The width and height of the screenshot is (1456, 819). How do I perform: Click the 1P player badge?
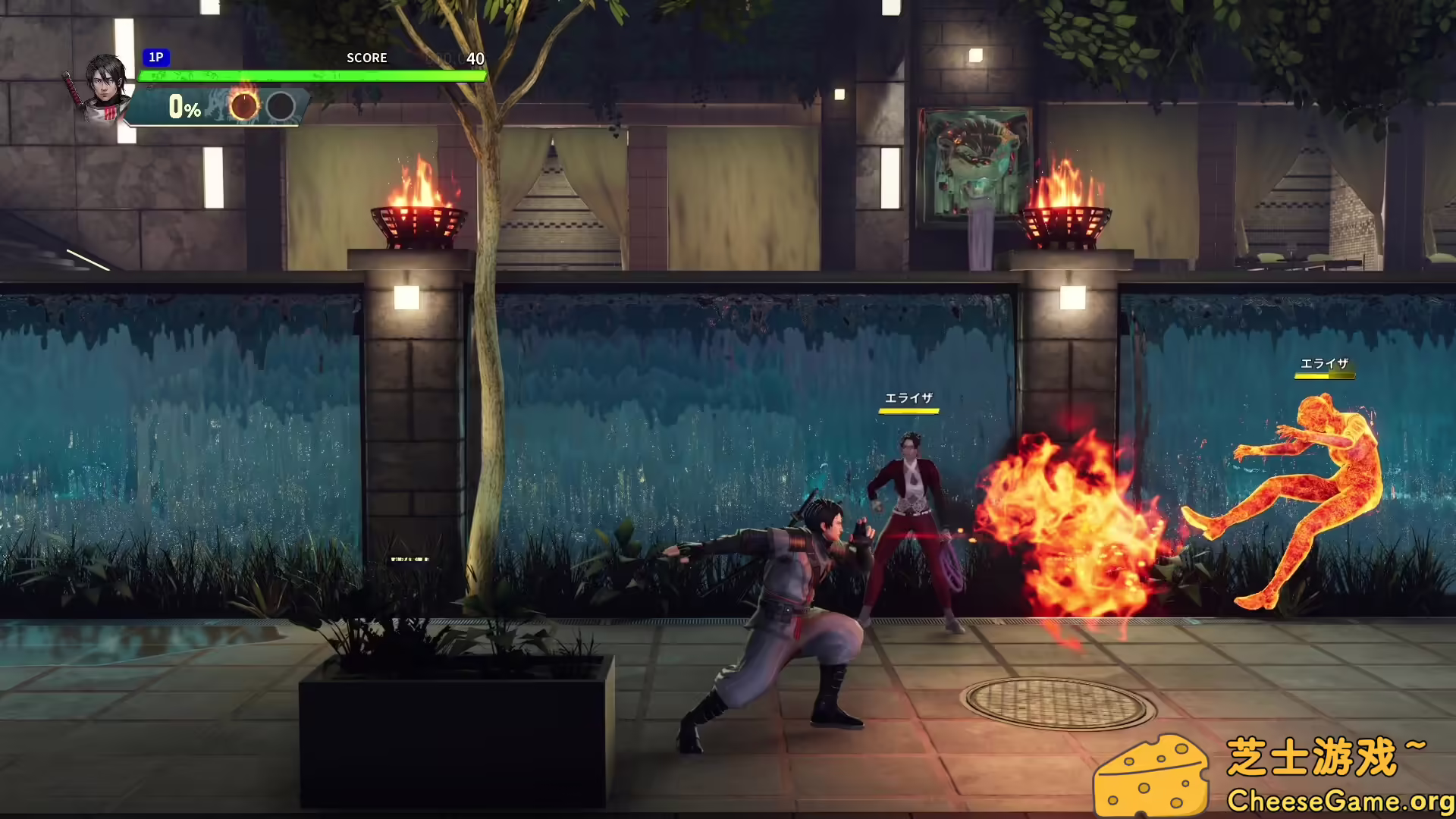coord(156,58)
